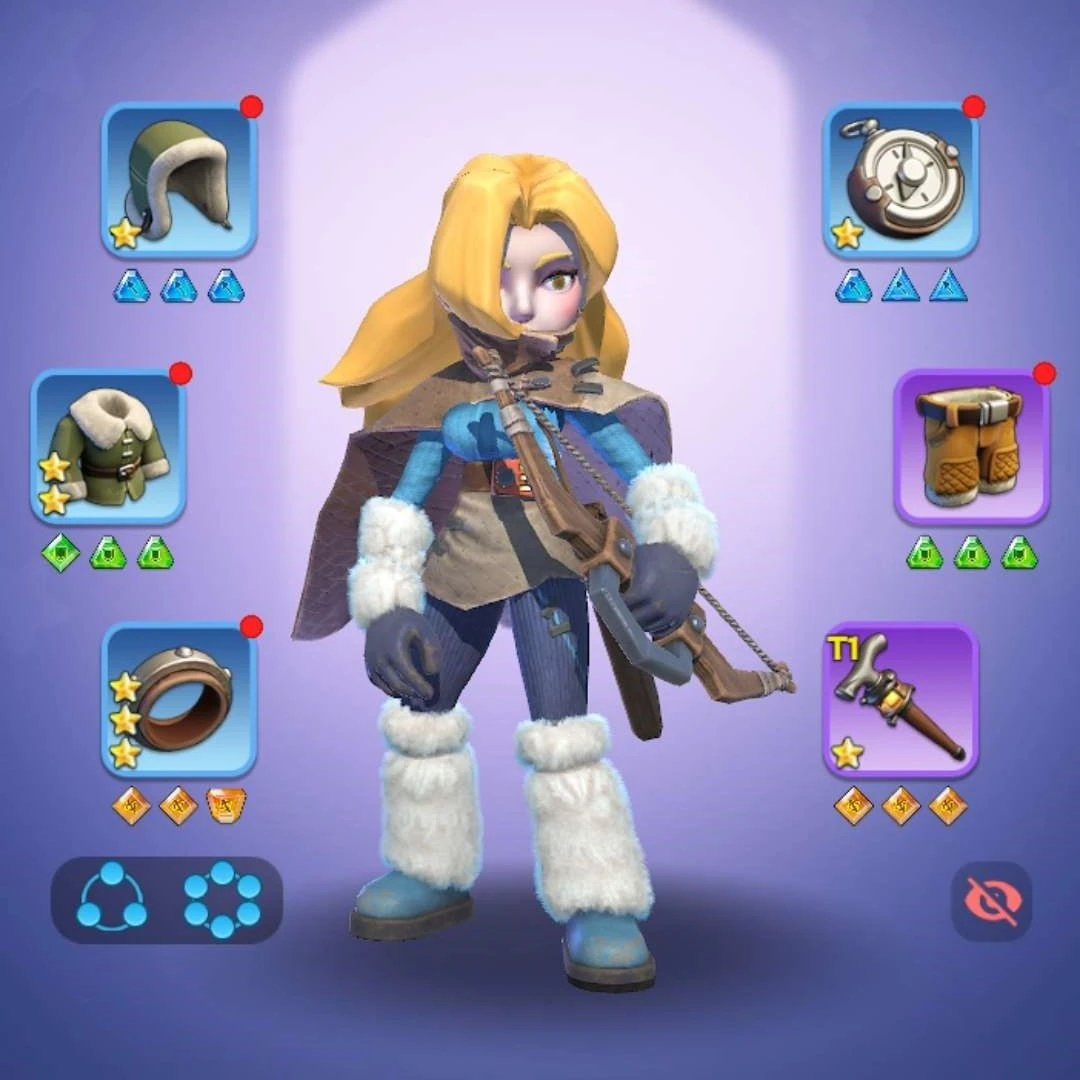Toggle the red crossed-eye visibility button
The height and width of the screenshot is (1080, 1080).
991,901
